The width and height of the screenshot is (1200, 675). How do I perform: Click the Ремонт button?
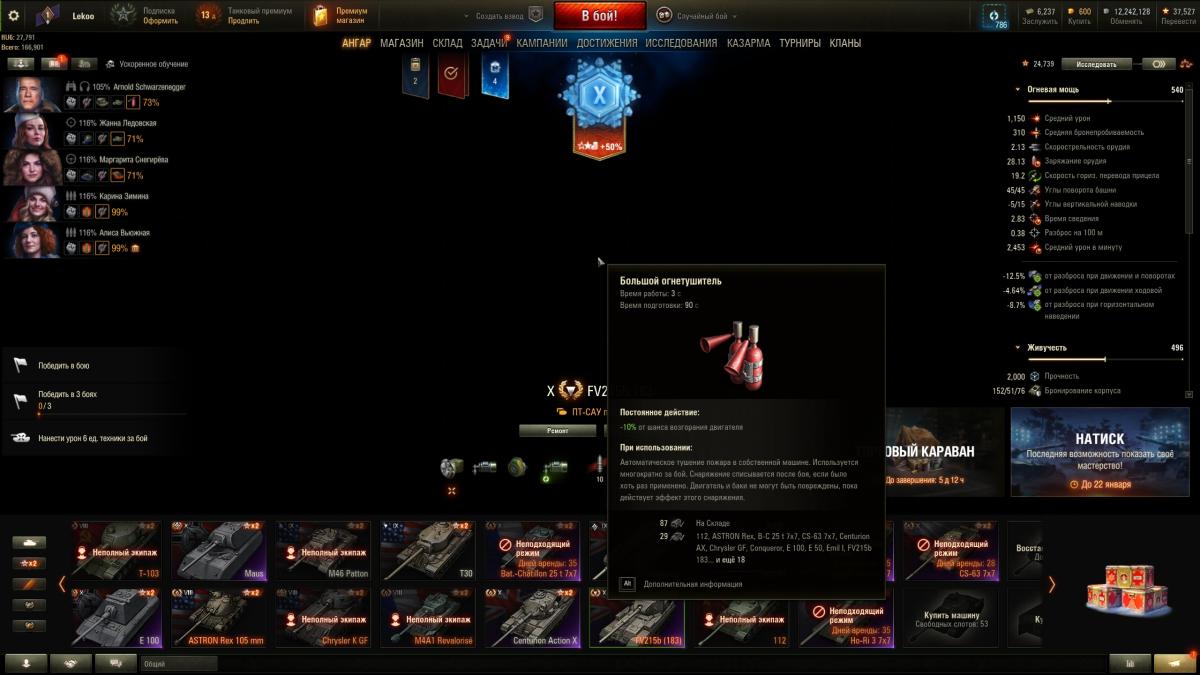coord(557,430)
